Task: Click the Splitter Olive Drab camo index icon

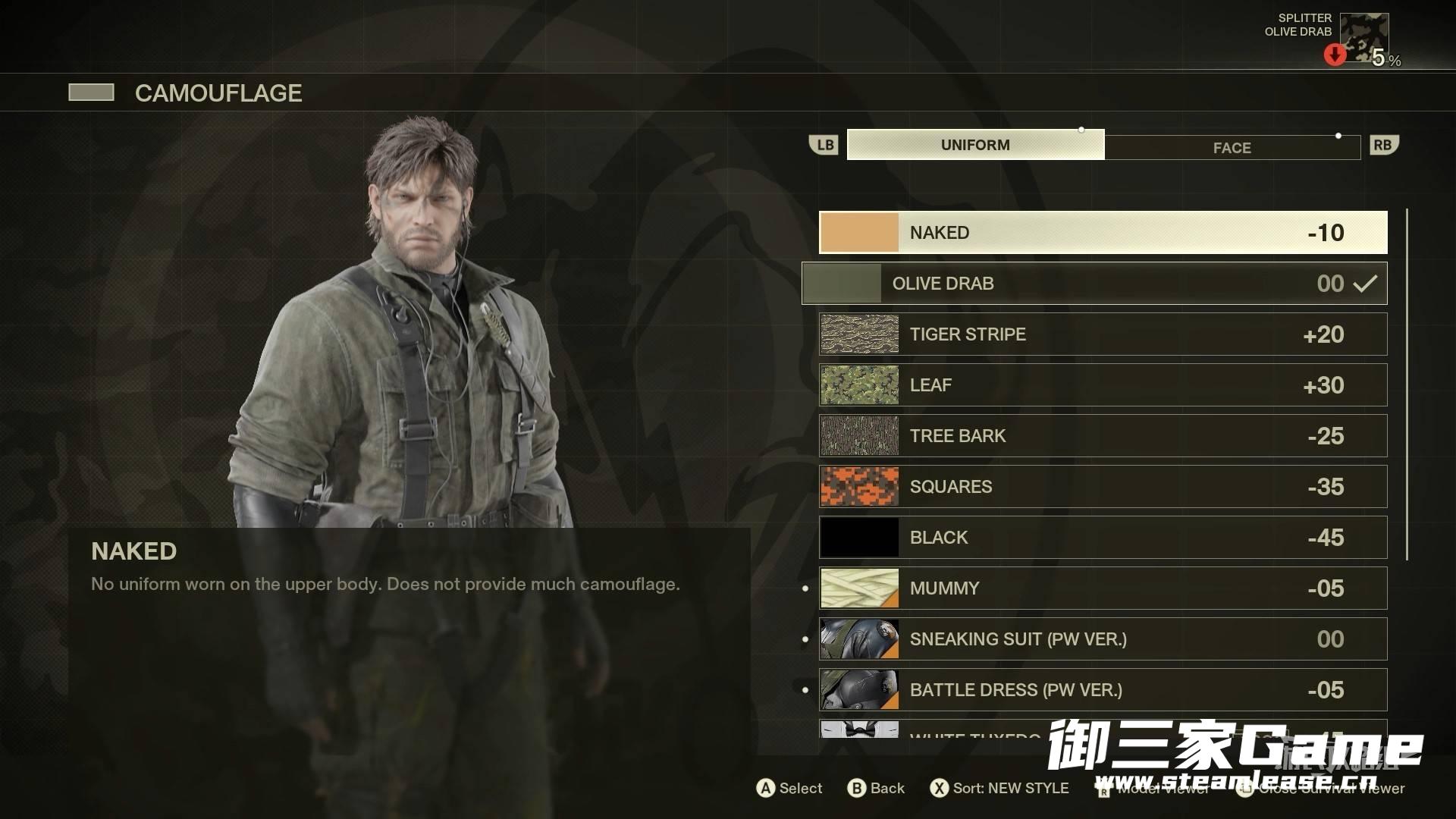Action: click(1363, 38)
